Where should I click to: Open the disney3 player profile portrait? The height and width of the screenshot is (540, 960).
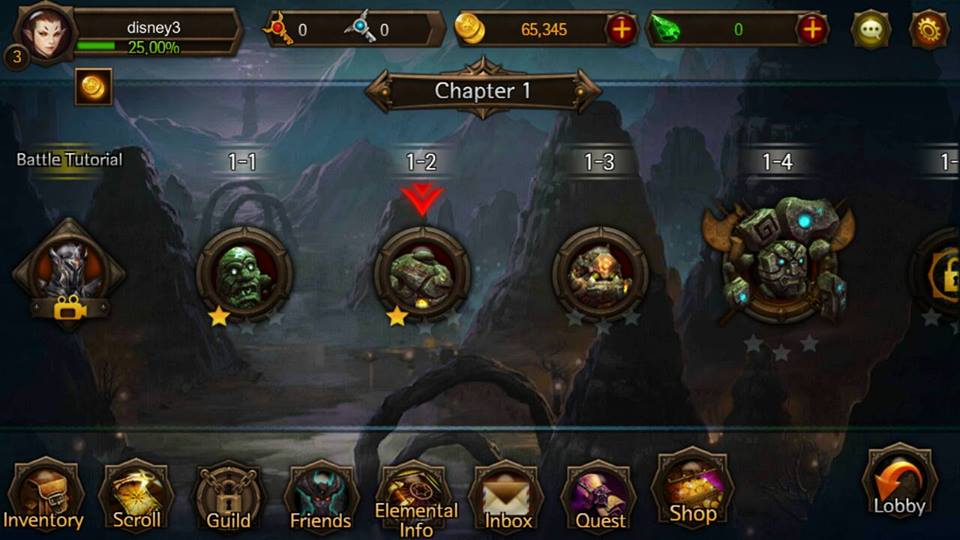pyautogui.click(x=43, y=30)
